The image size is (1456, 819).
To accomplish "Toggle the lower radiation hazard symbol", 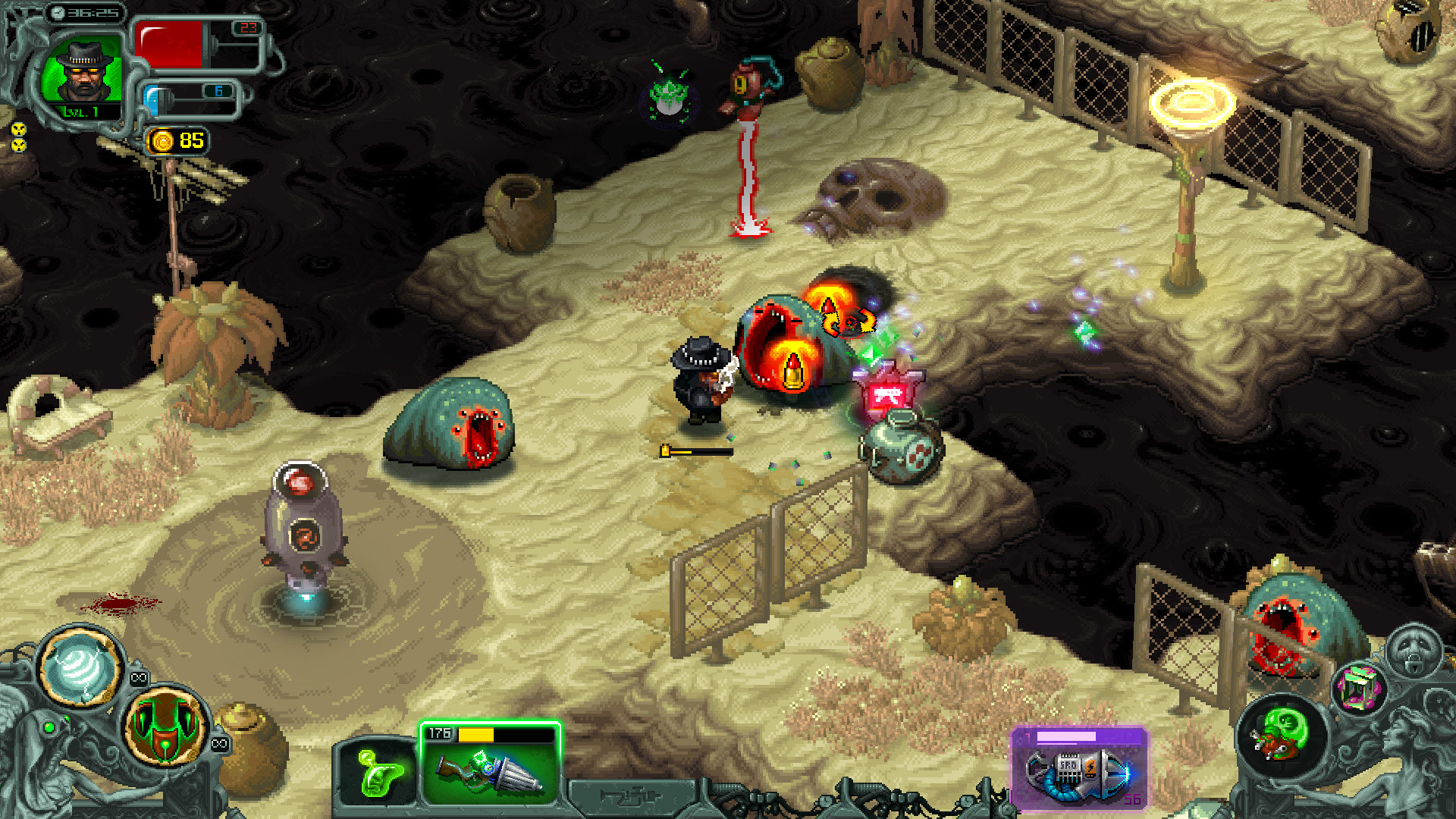I will 18,146.
